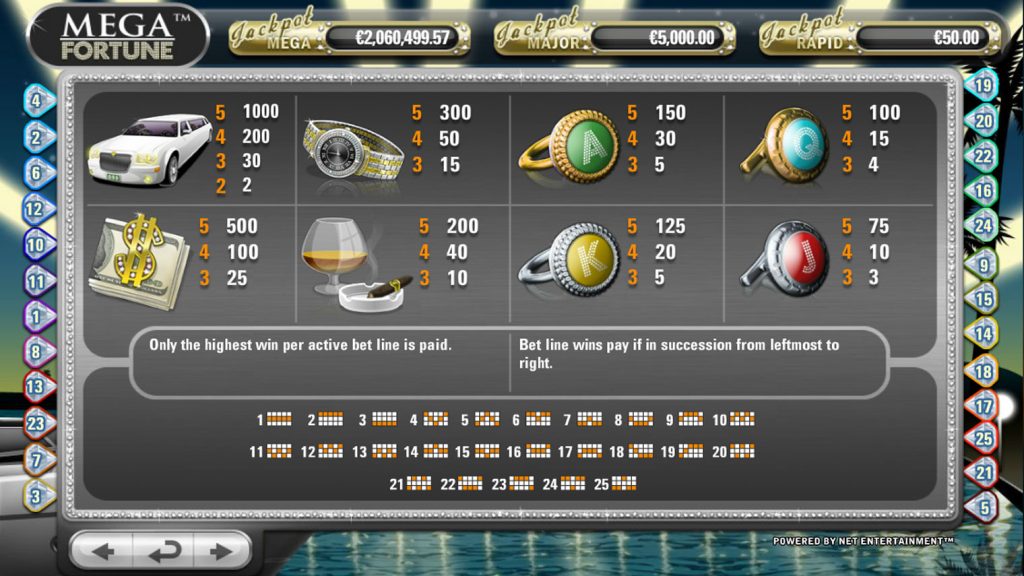Activate bet line 24 marker
The width and height of the screenshot is (1024, 576).
tap(984, 226)
